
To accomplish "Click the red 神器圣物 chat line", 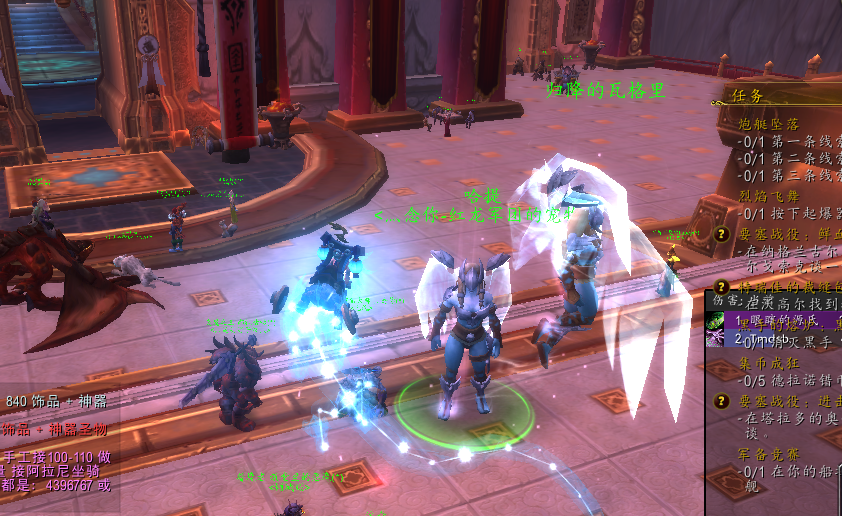I will 56,430.
